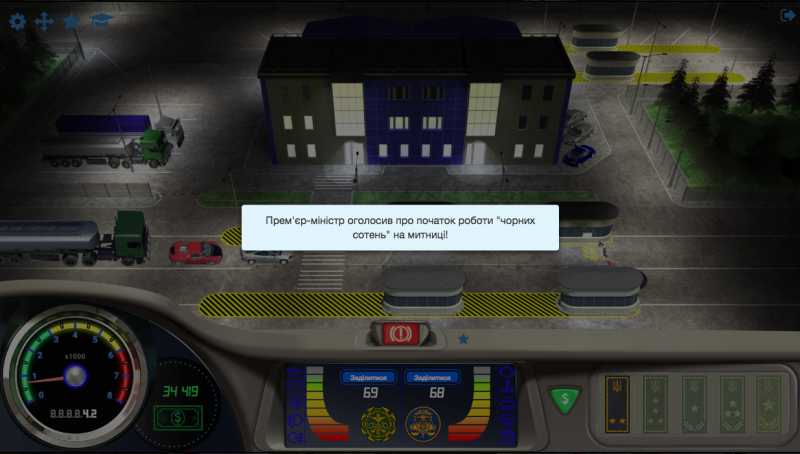Click the left blue "Задіятися" button
Viewport: 800px width, 454px height.
pos(370,378)
